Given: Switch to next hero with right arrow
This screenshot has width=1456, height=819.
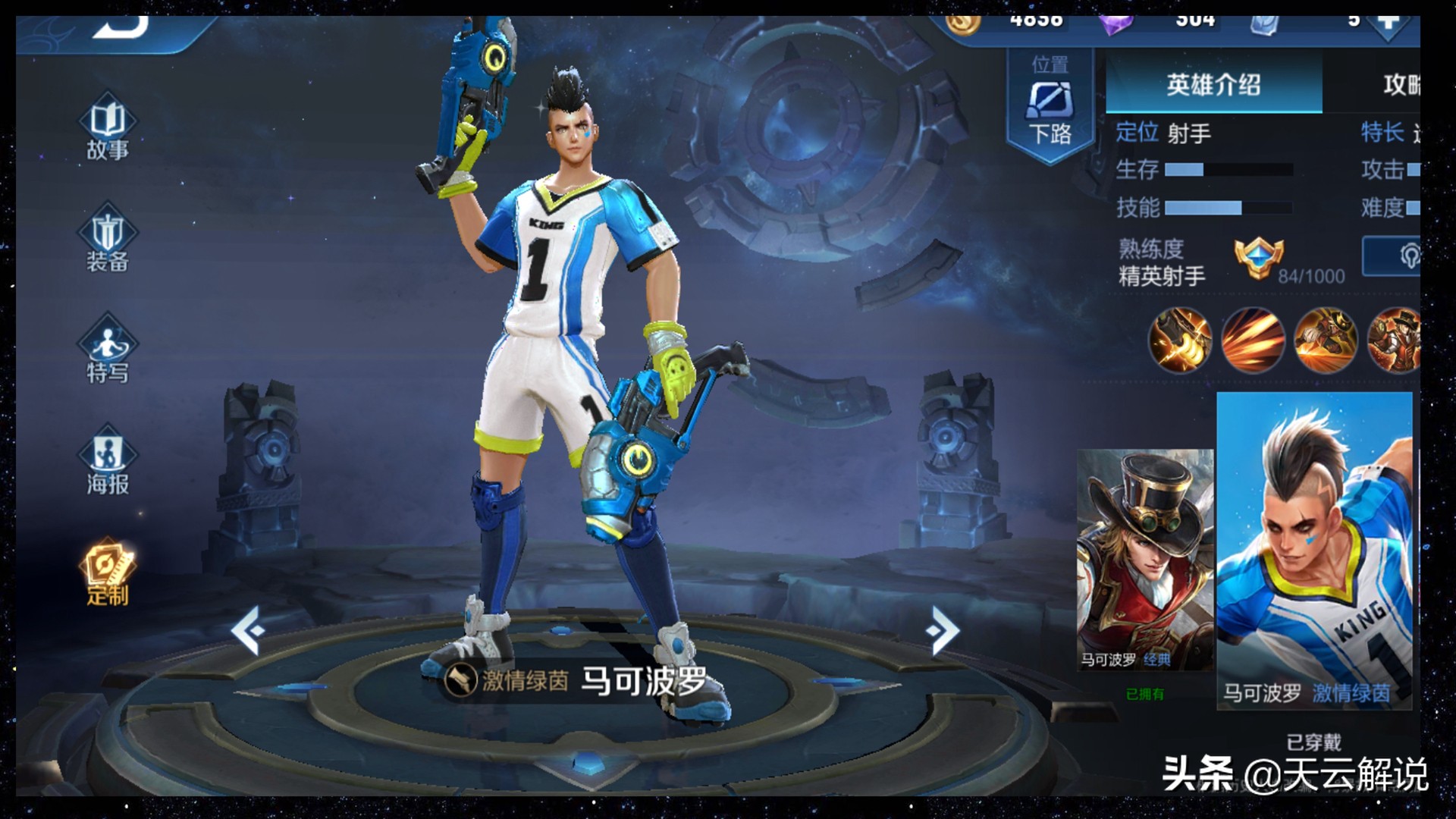Looking at the screenshot, I should (943, 629).
